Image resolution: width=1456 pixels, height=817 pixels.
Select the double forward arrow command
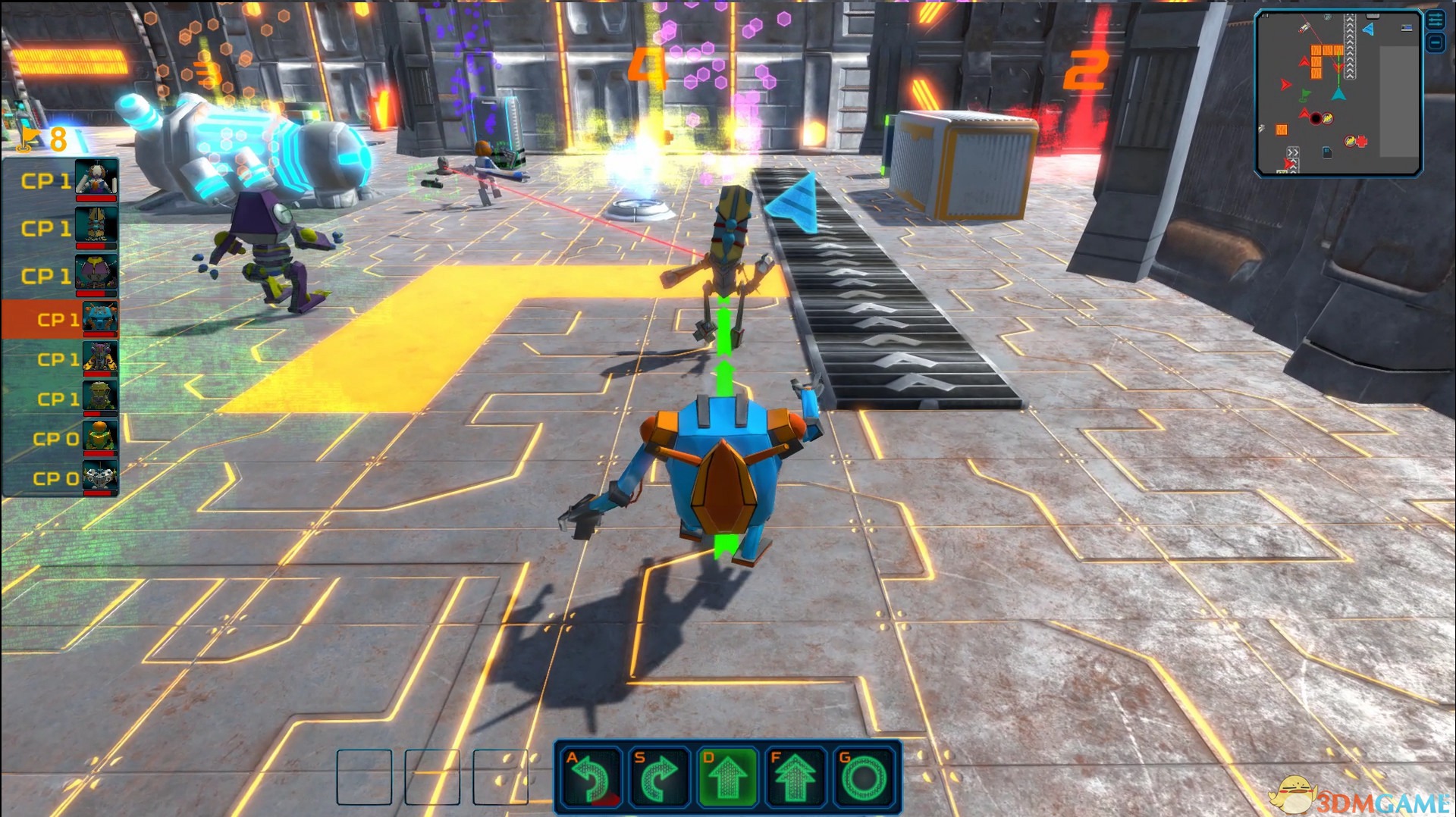pyautogui.click(x=795, y=777)
